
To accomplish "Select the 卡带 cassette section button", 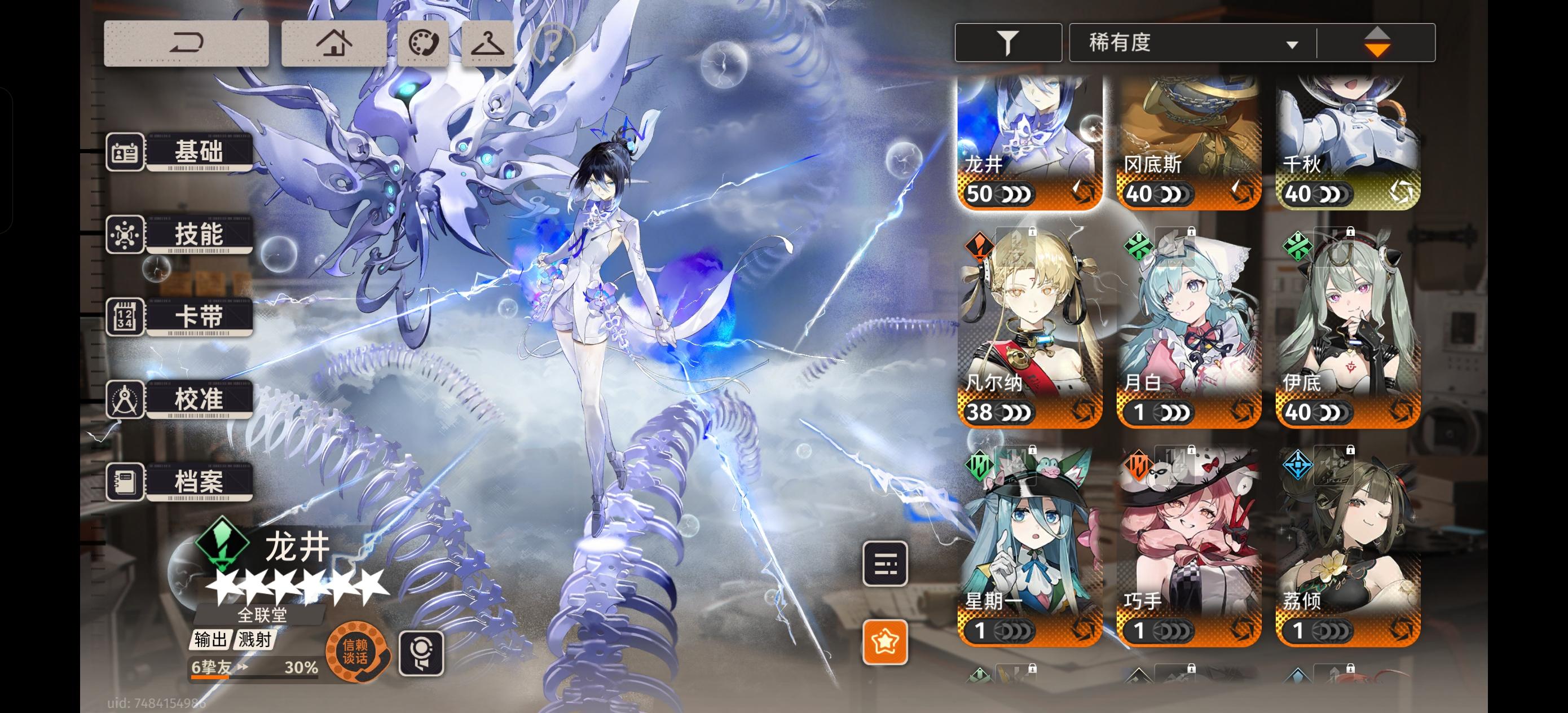I will coord(201,316).
